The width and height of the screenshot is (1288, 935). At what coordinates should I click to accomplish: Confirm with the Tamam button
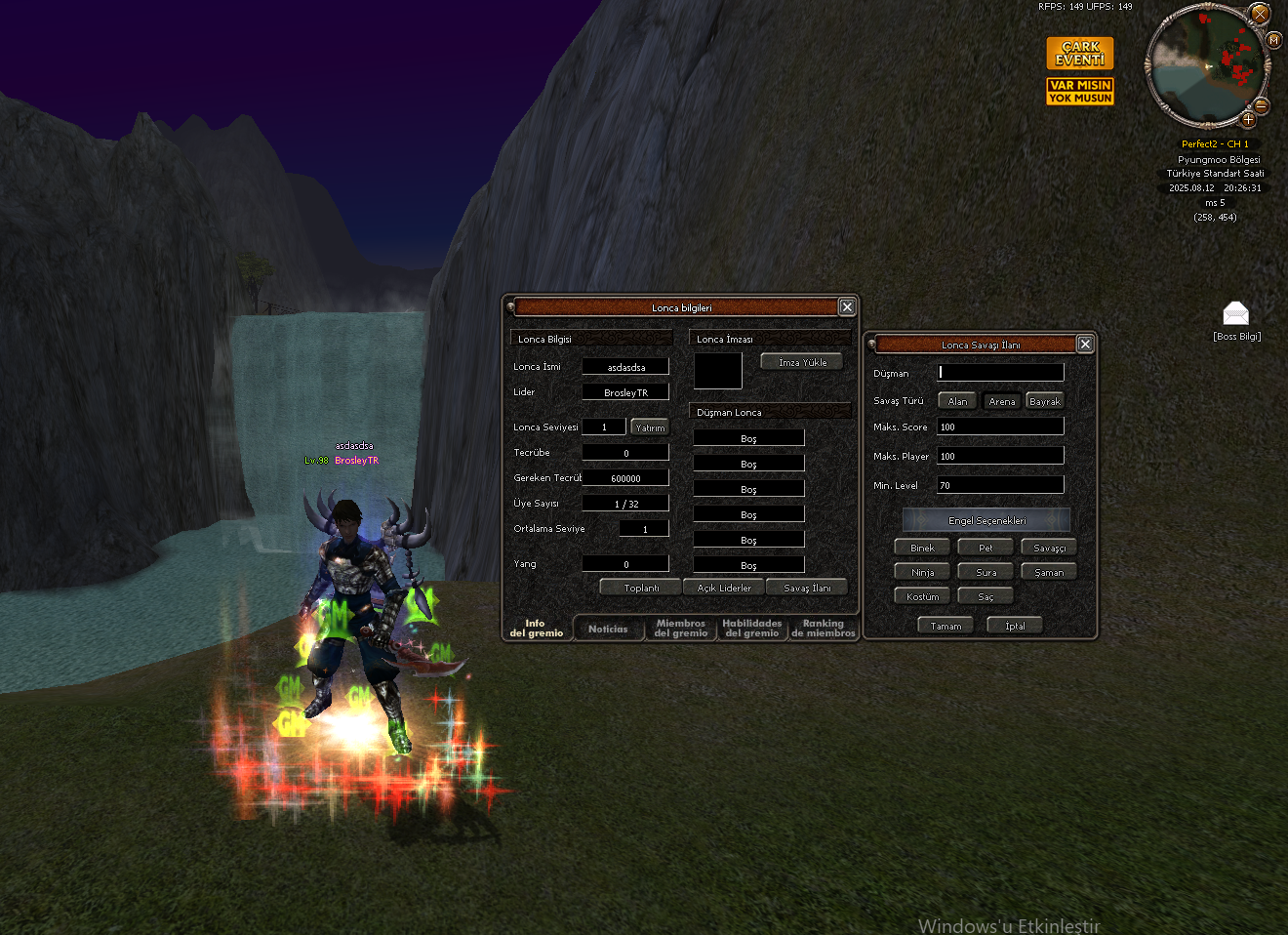946,626
